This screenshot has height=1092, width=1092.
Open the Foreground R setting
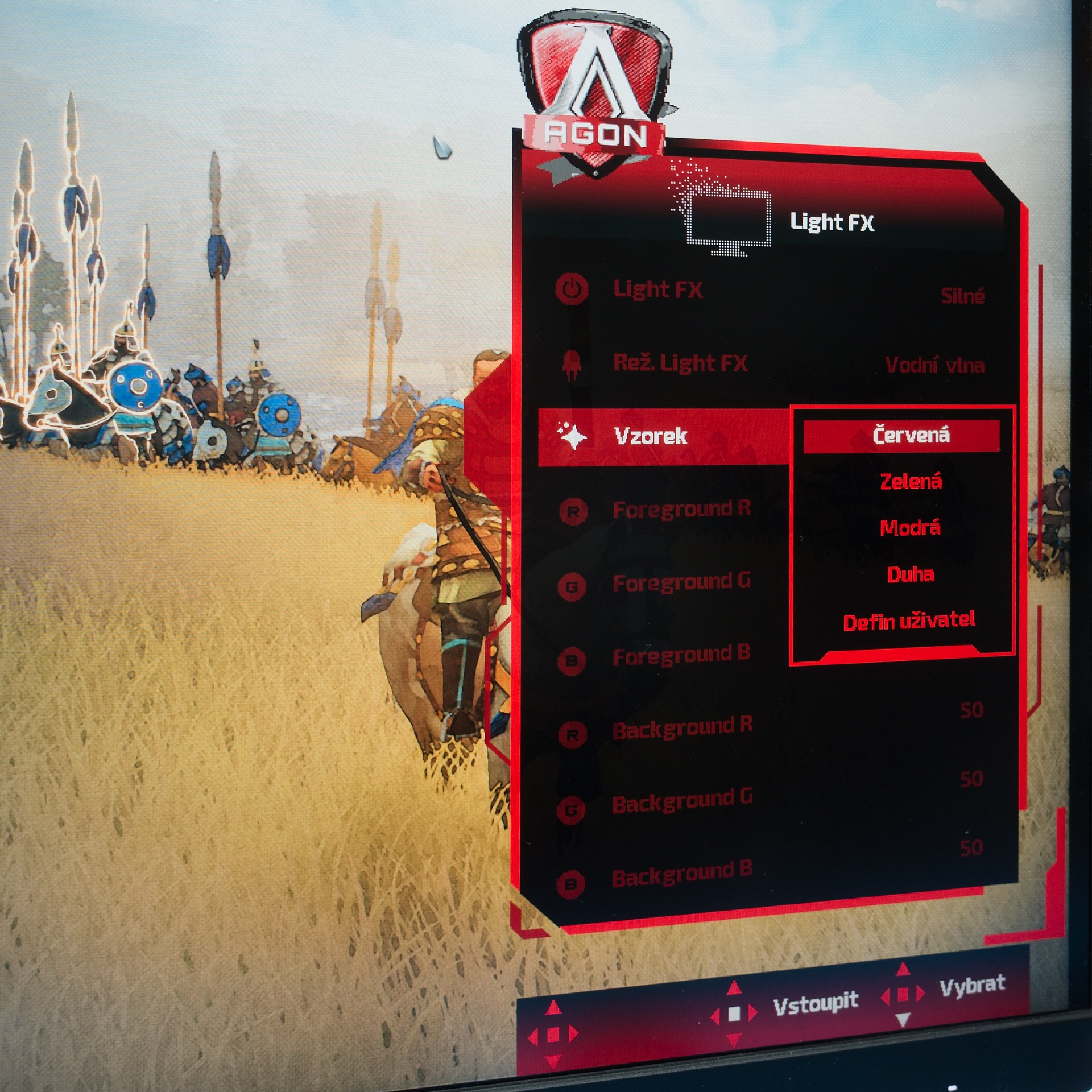[x=681, y=510]
